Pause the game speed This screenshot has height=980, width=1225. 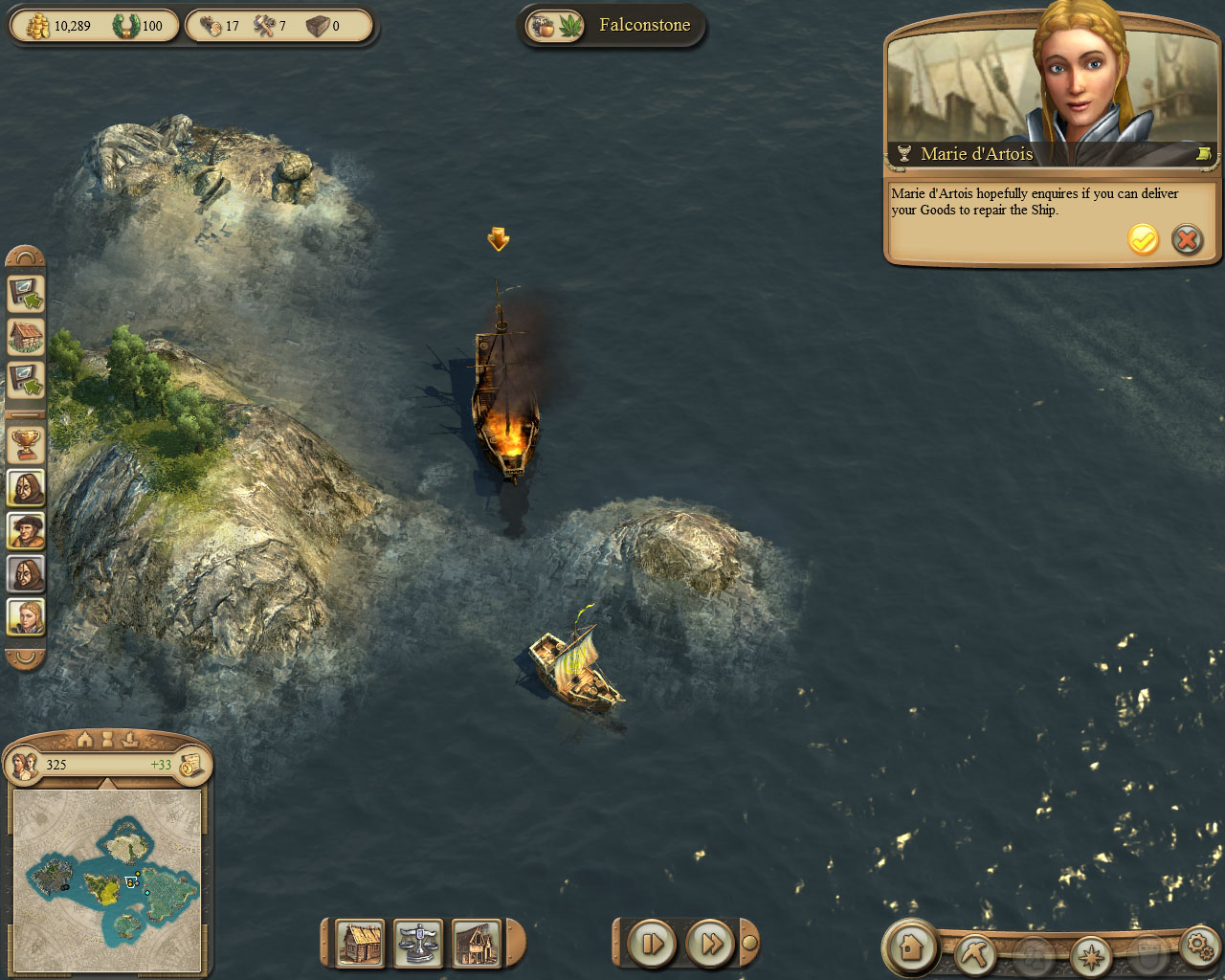pyautogui.click(x=653, y=945)
